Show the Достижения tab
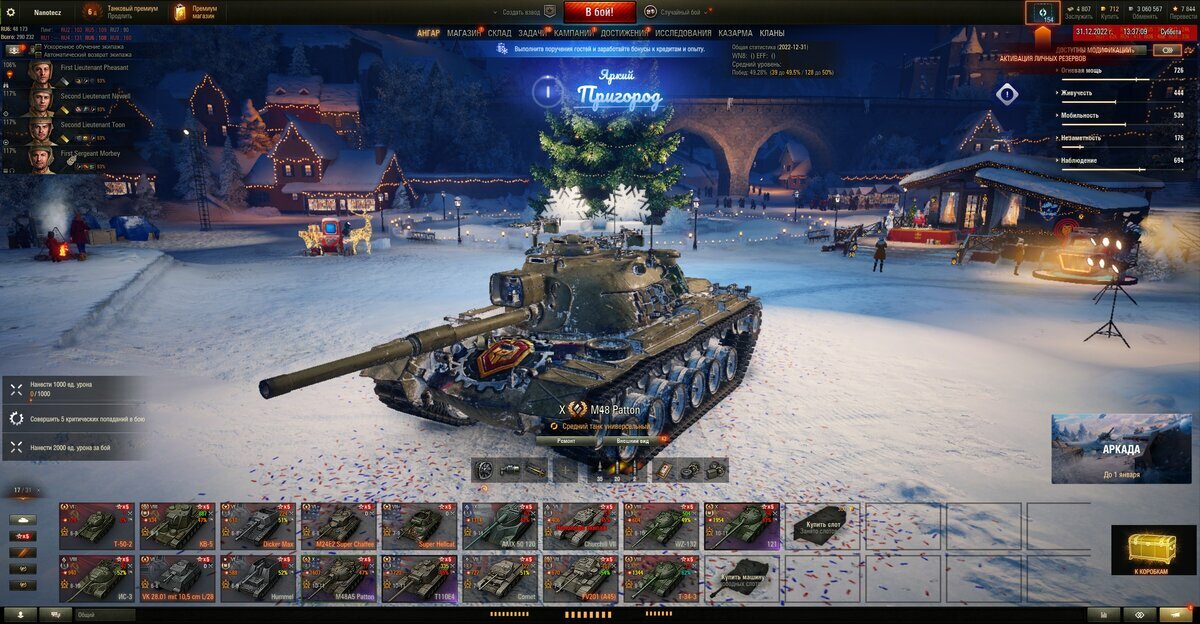Viewport: 1200px width, 624px height. [624, 33]
